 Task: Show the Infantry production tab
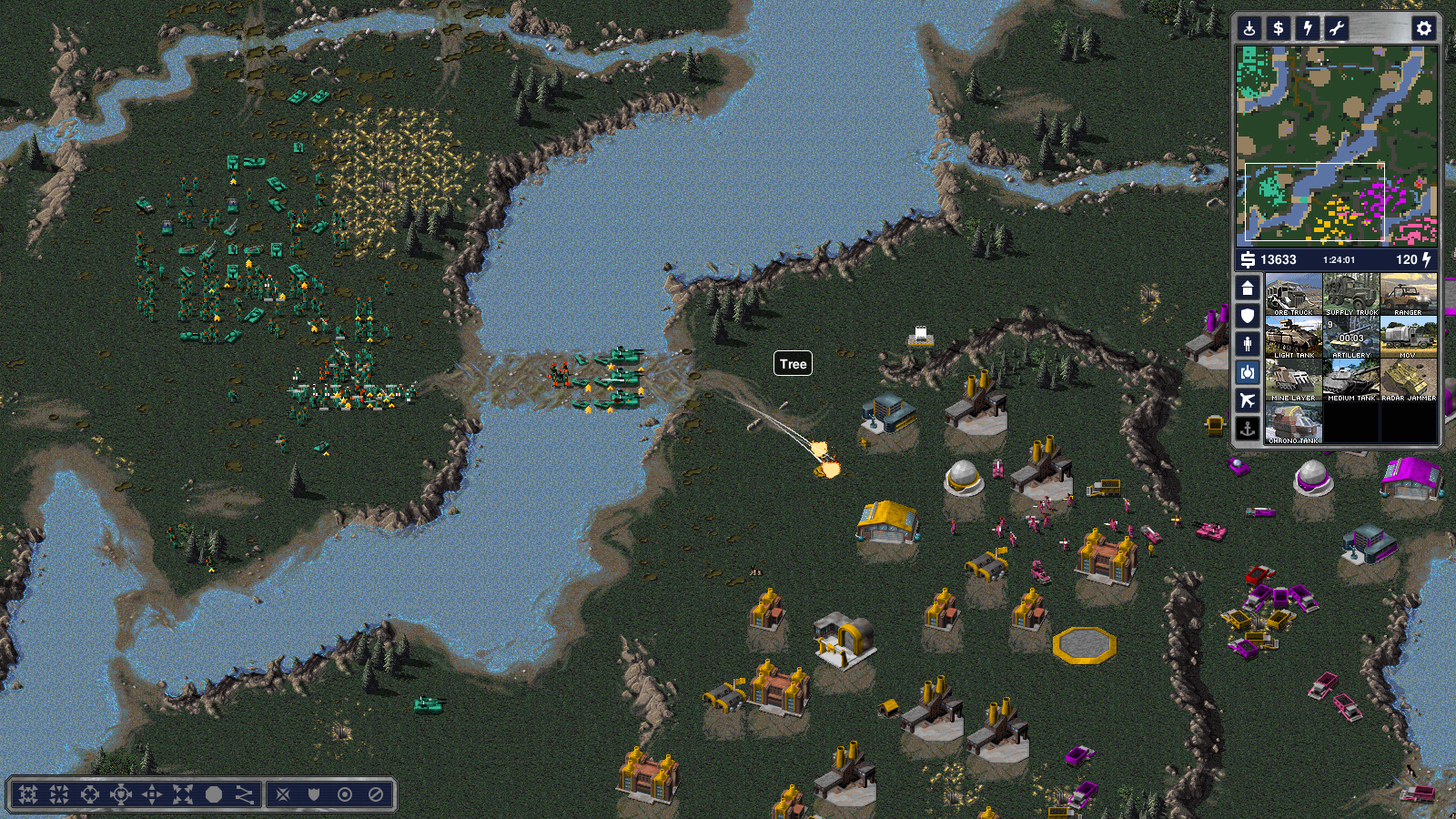(x=1248, y=344)
